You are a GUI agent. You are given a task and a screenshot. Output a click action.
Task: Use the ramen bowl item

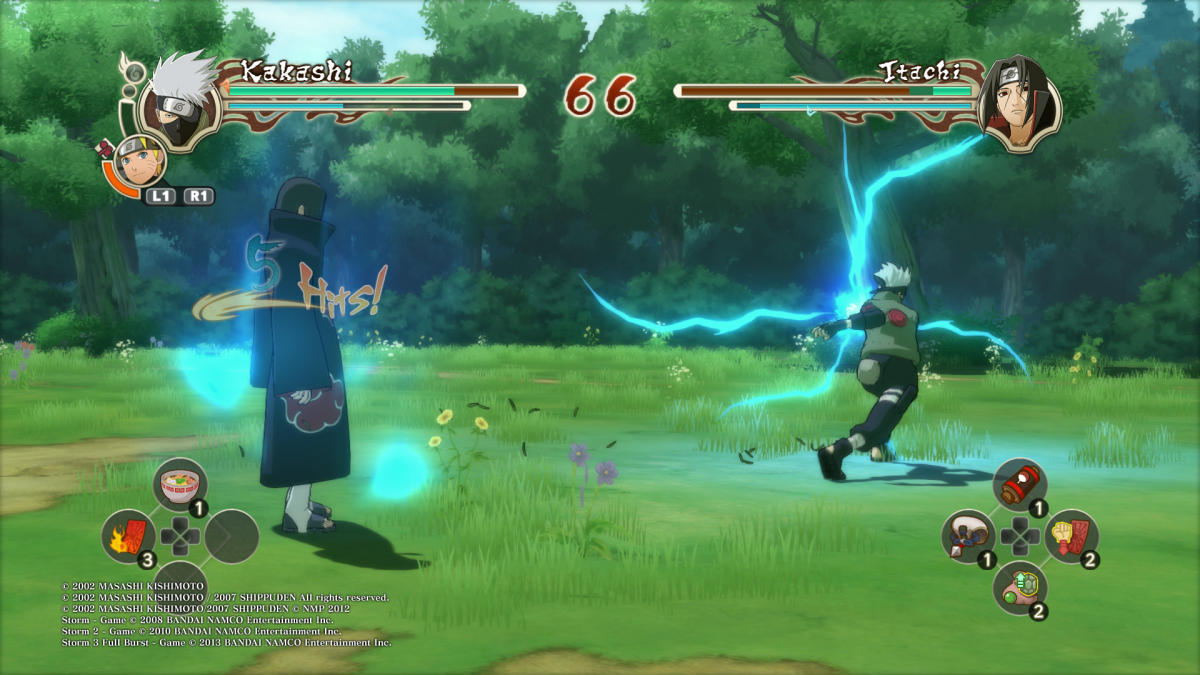[x=183, y=485]
